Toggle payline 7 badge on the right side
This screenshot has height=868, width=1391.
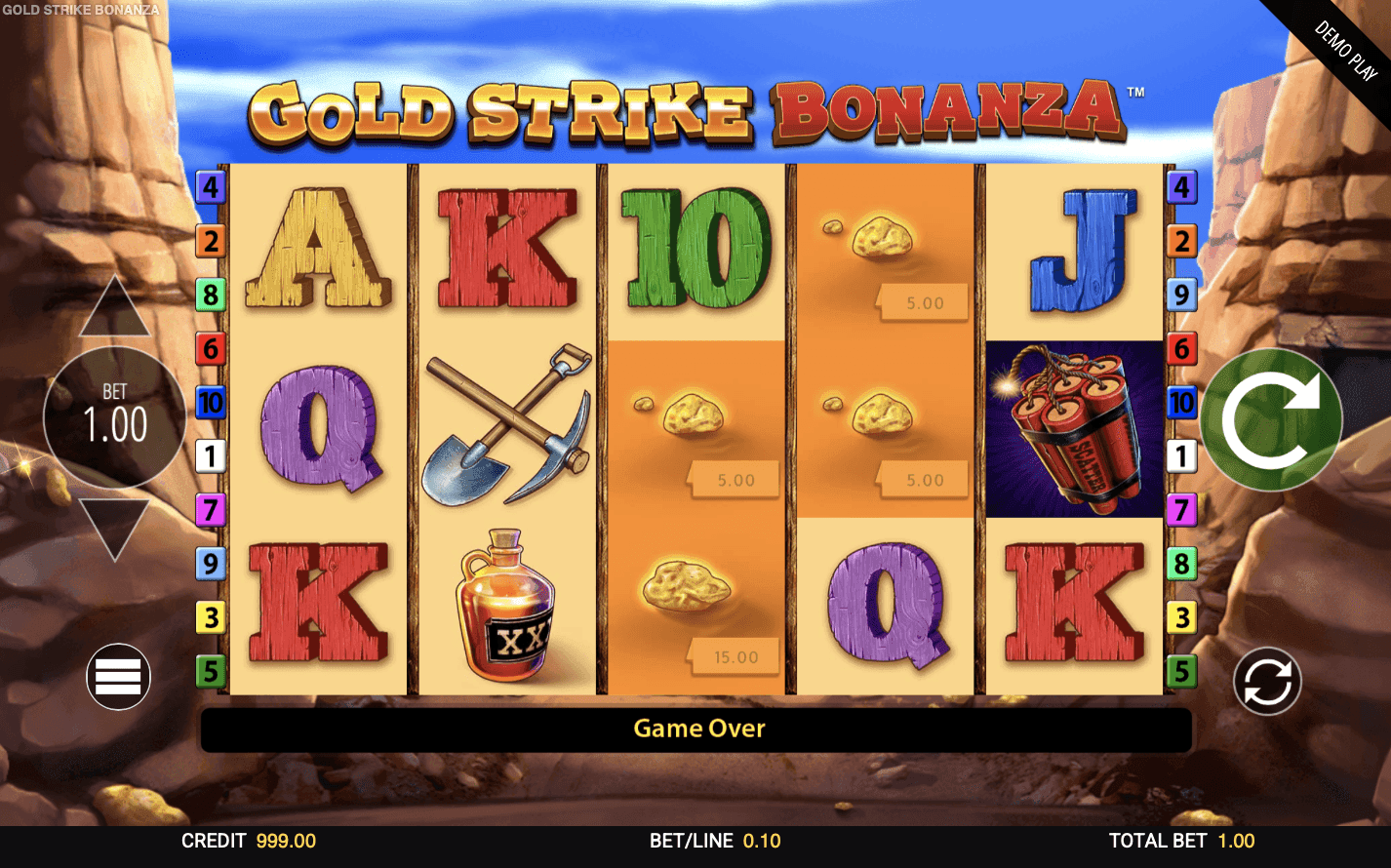(1181, 509)
